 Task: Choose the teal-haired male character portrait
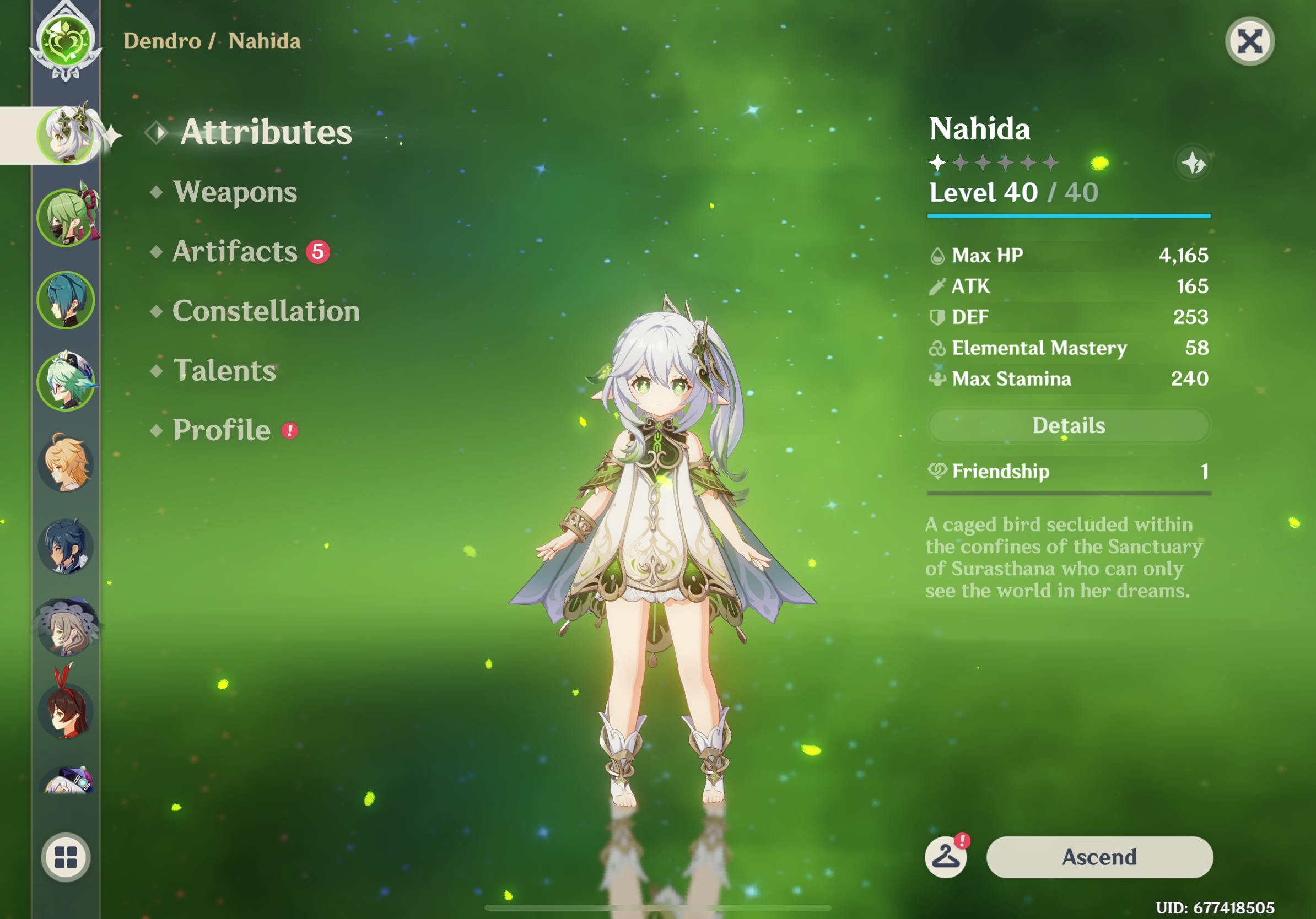pos(67,300)
